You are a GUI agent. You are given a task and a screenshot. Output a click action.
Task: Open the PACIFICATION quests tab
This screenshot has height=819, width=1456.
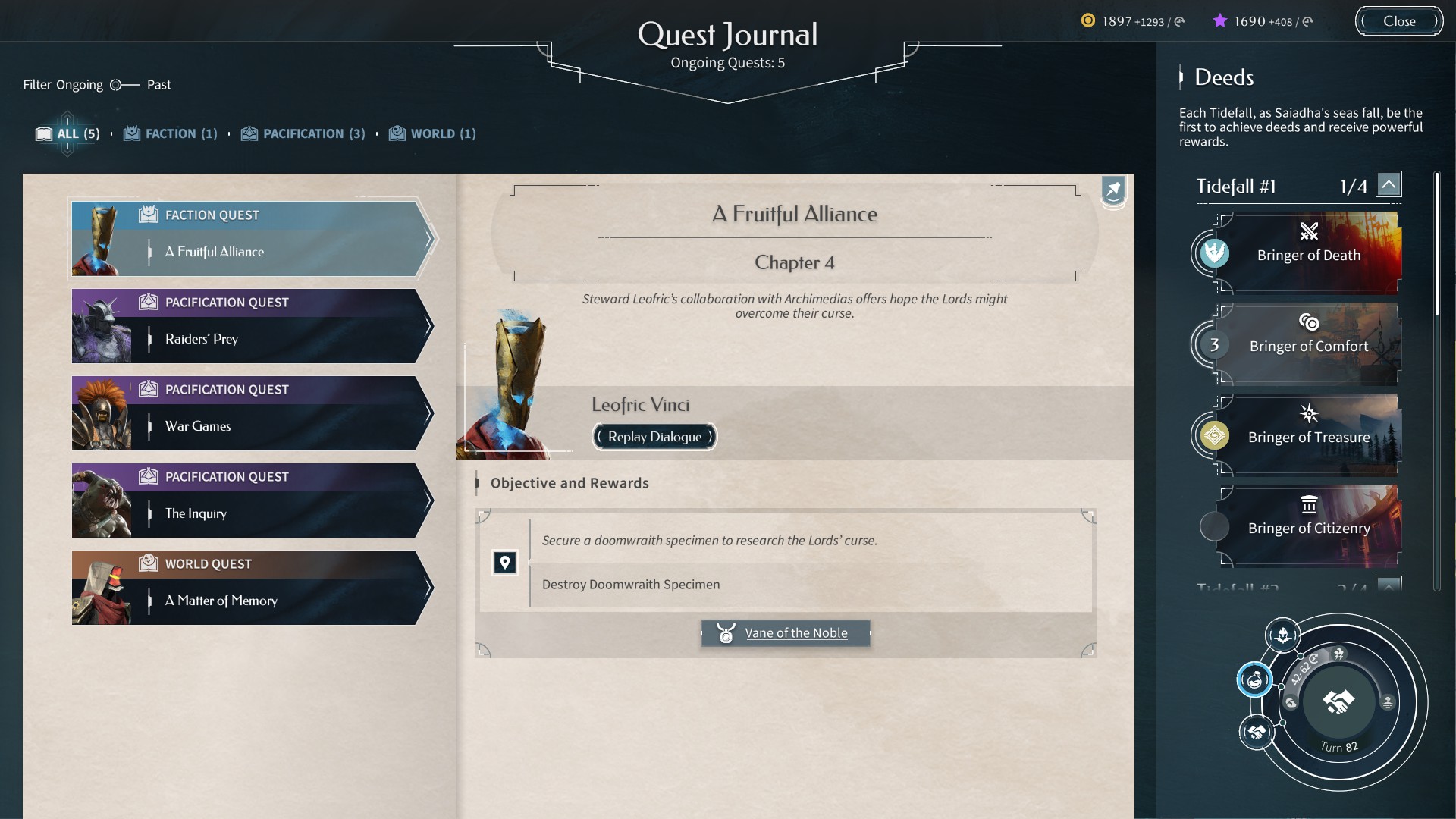(303, 133)
